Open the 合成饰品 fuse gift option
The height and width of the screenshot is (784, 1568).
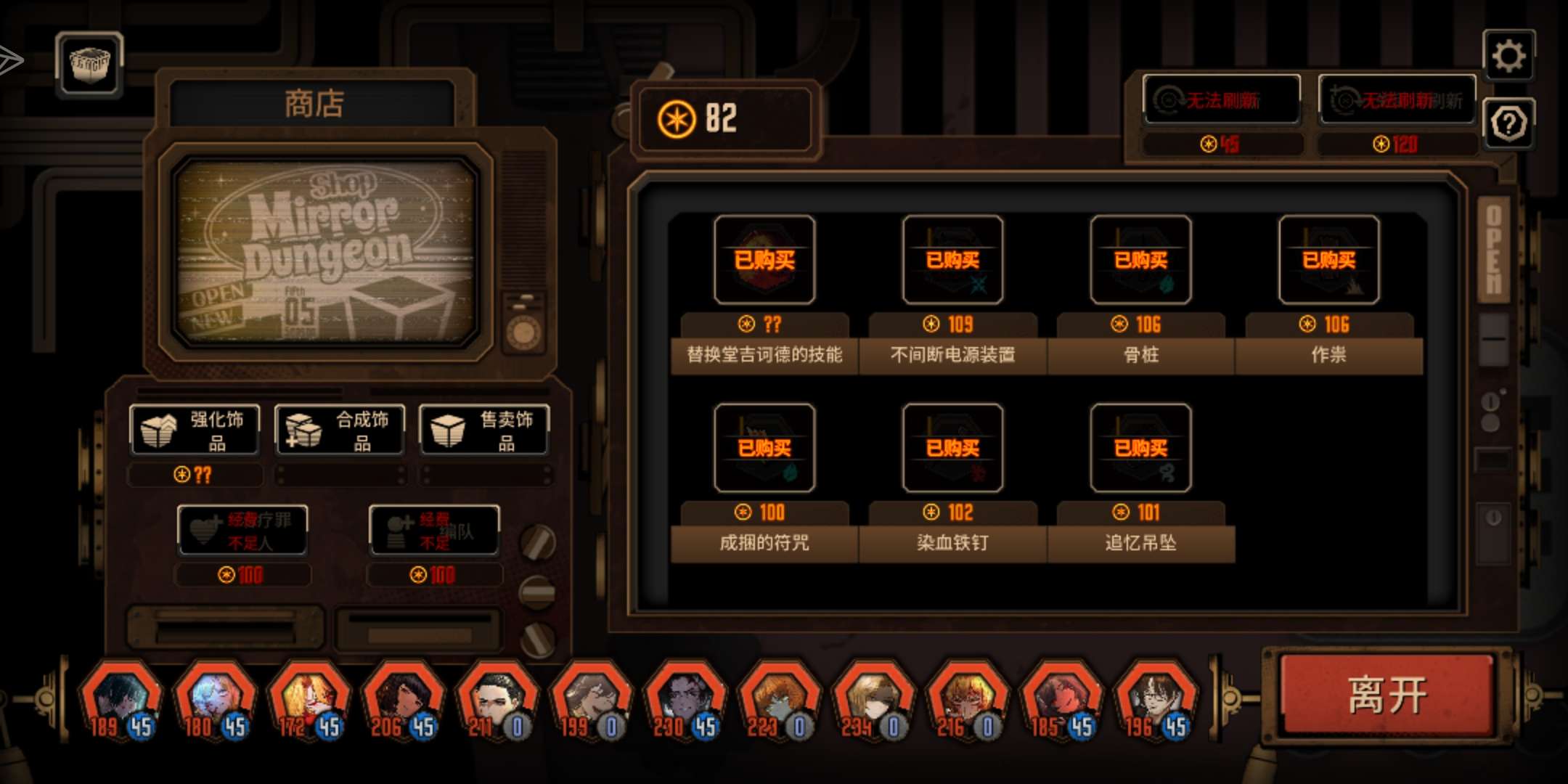pyautogui.click(x=339, y=430)
